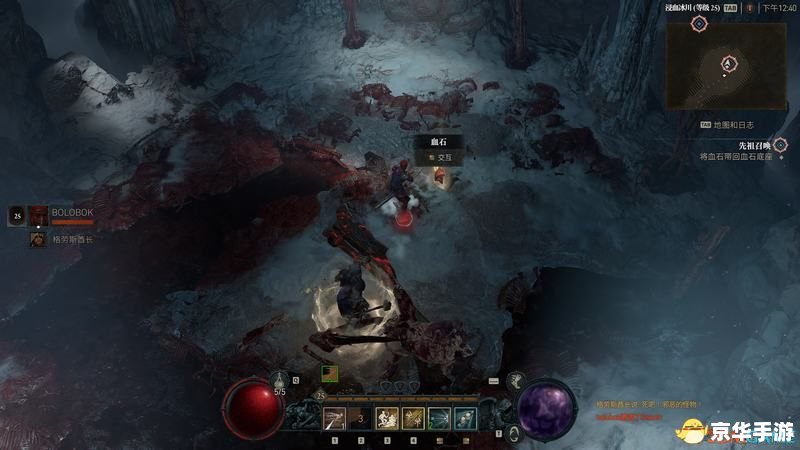Trigger the fourth gold-framed hotbar skill
800x450 pixels.
pyautogui.click(x=412, y=419)
